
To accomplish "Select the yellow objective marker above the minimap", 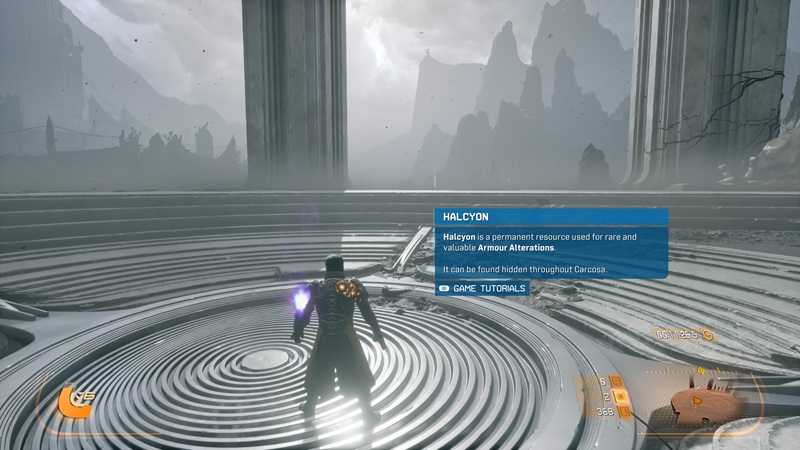I will point(701,371).
